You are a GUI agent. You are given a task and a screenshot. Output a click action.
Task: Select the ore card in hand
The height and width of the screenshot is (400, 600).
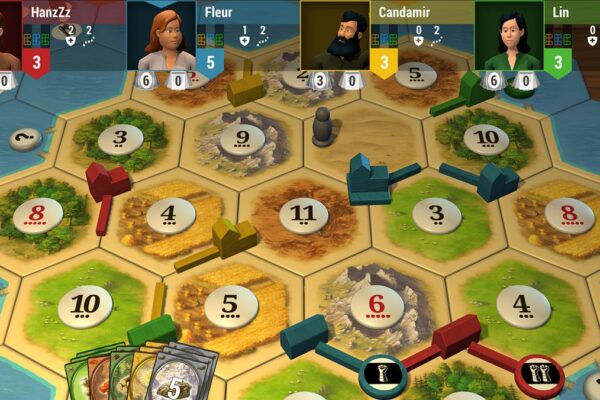tap(187, 375)
